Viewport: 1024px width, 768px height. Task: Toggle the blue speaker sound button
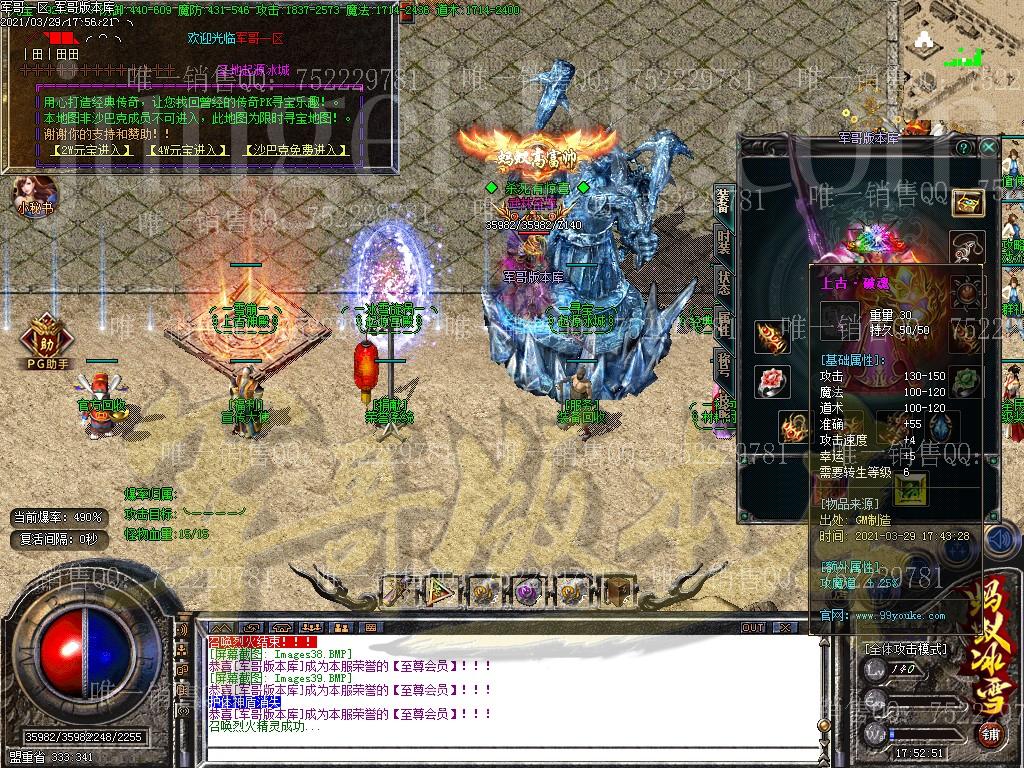[x=1000, y=540]
